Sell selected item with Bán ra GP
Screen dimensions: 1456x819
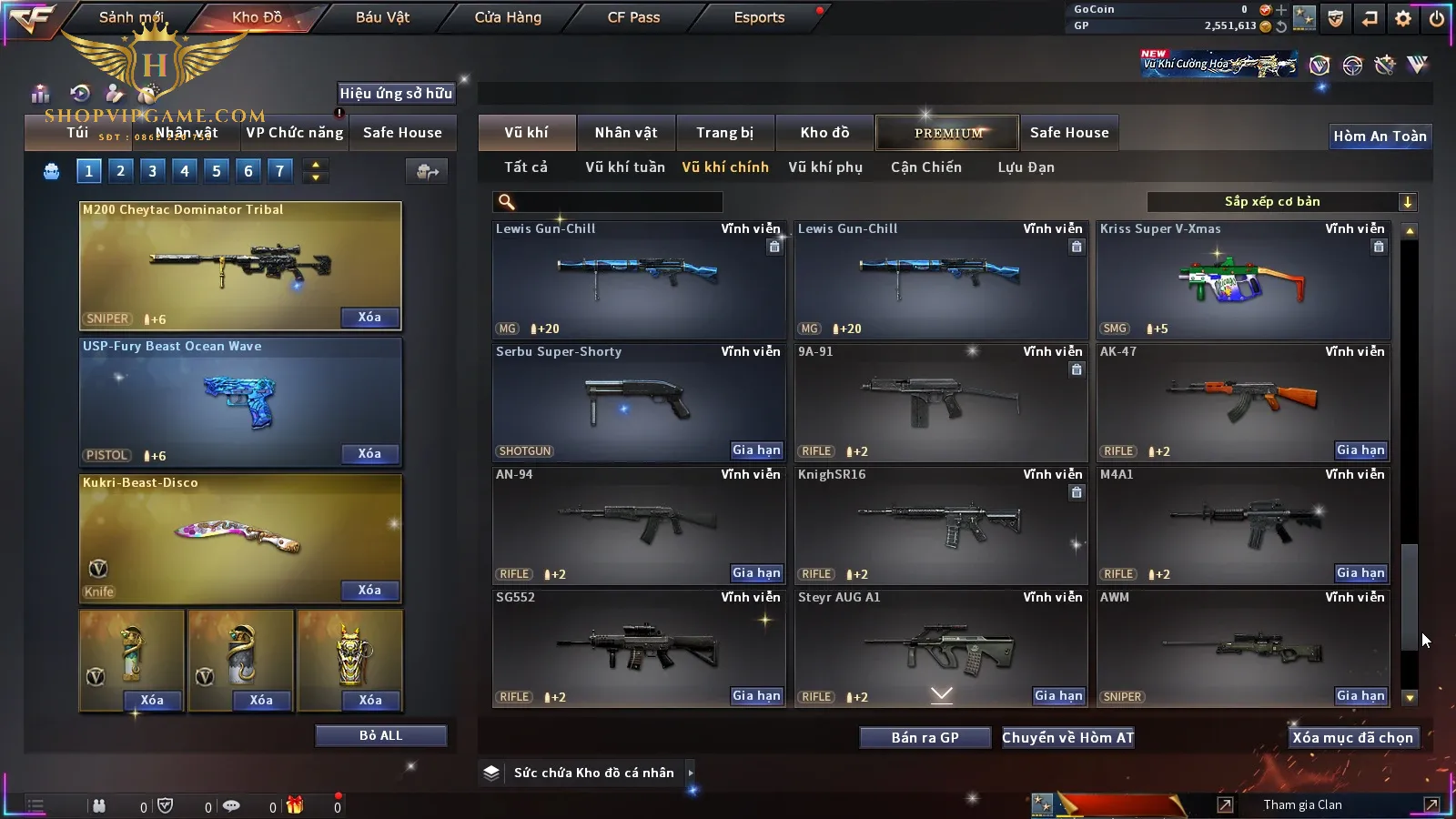pyautogui.click(x=925, y=738)
